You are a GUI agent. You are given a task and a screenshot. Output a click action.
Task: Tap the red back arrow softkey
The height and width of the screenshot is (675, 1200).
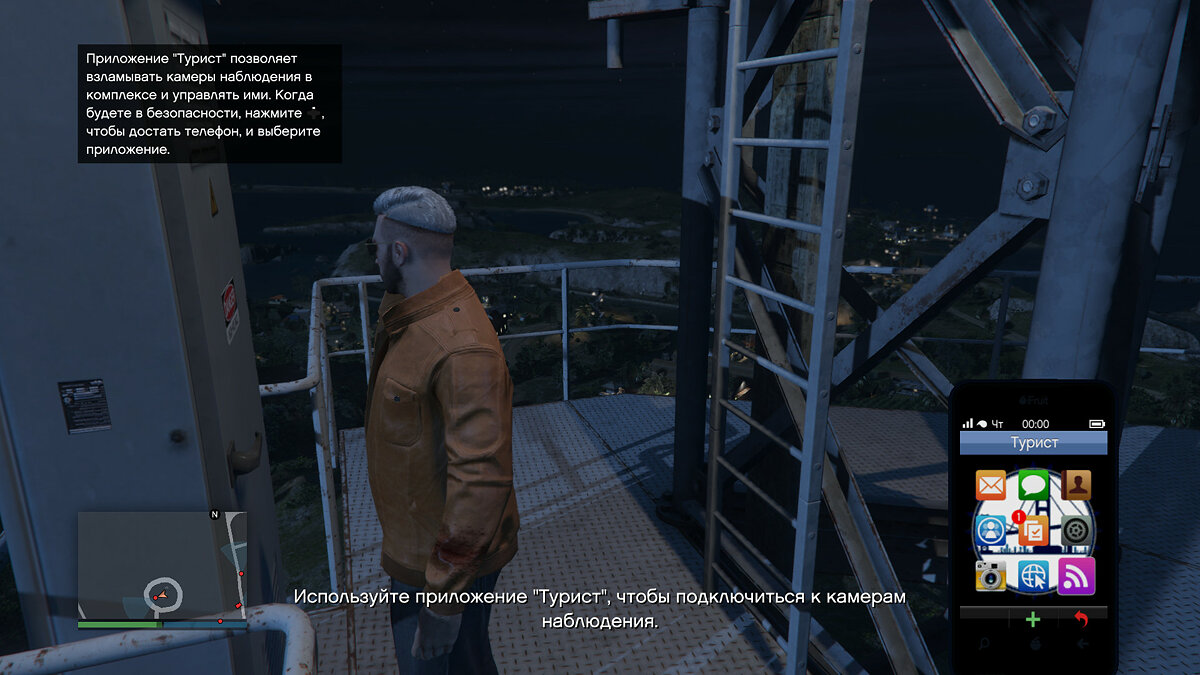coord(1081,619)
